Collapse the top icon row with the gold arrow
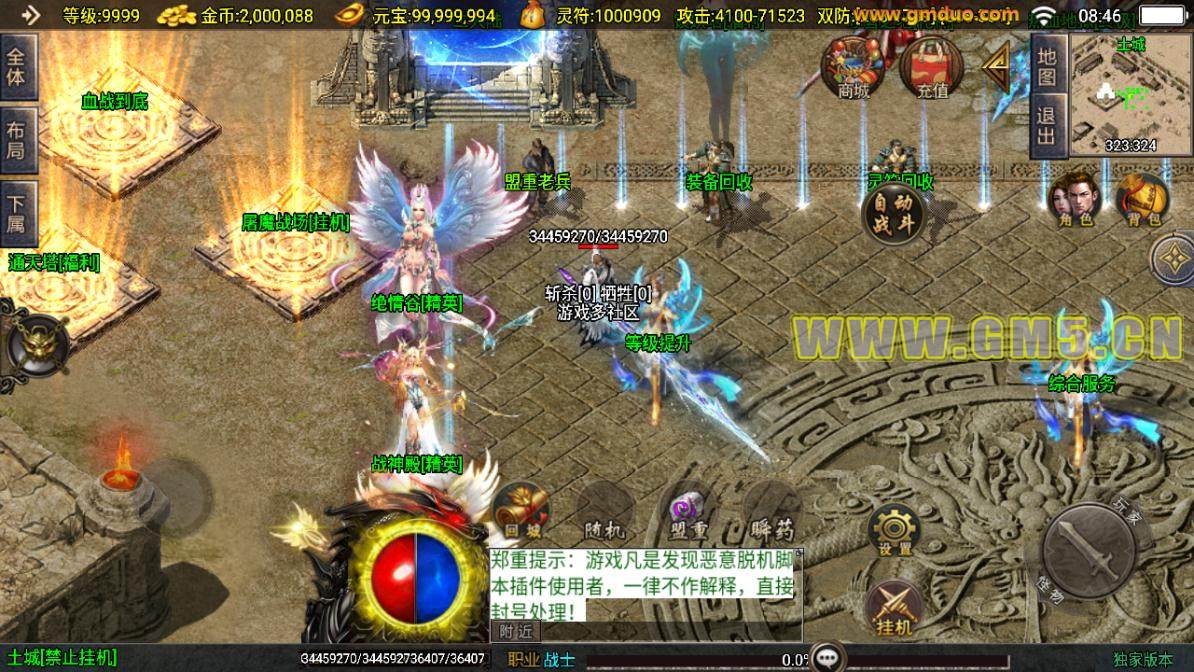 [996, 68]
